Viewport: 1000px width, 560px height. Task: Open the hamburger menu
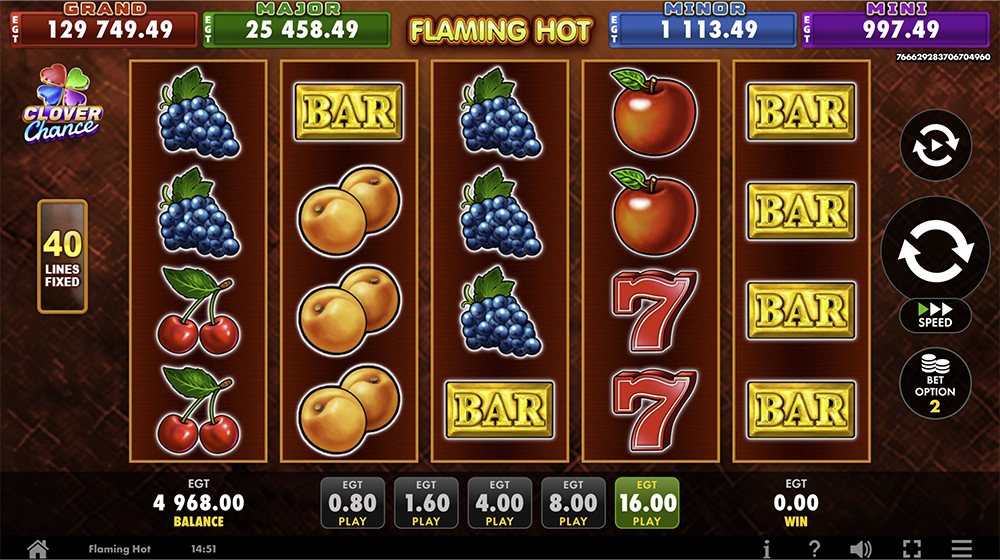coord(961,548)
